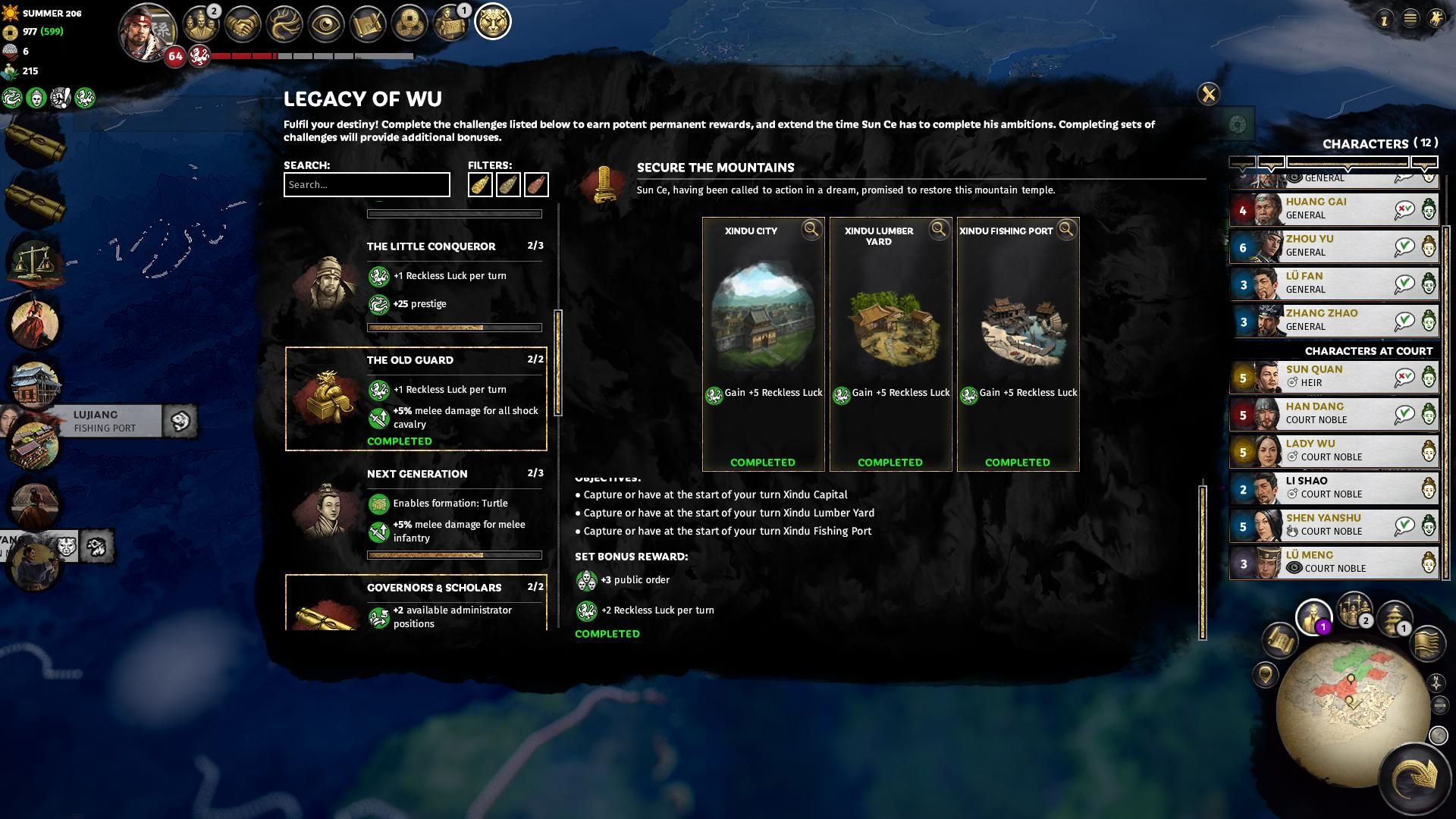Open Lü Meng's character entry

(x=1323, y=562)
